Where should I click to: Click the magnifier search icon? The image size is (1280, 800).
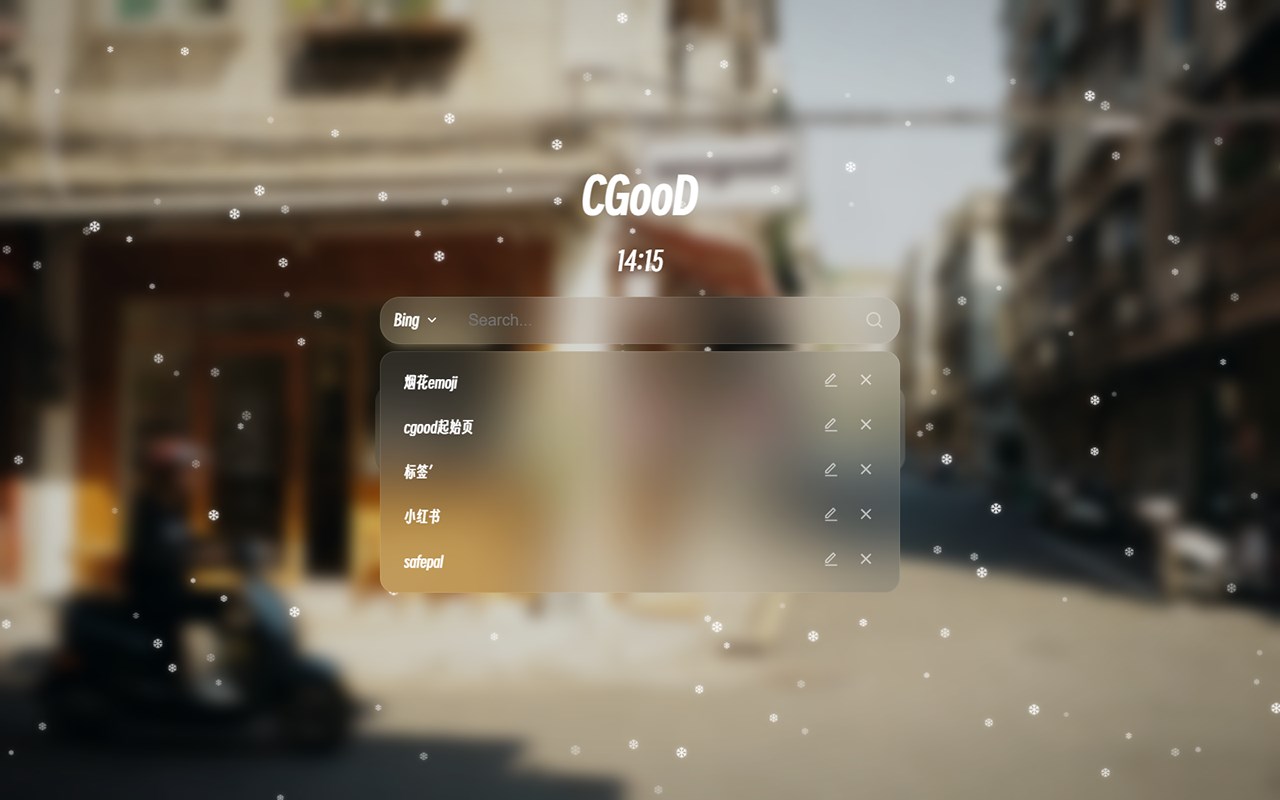point(874,320)
